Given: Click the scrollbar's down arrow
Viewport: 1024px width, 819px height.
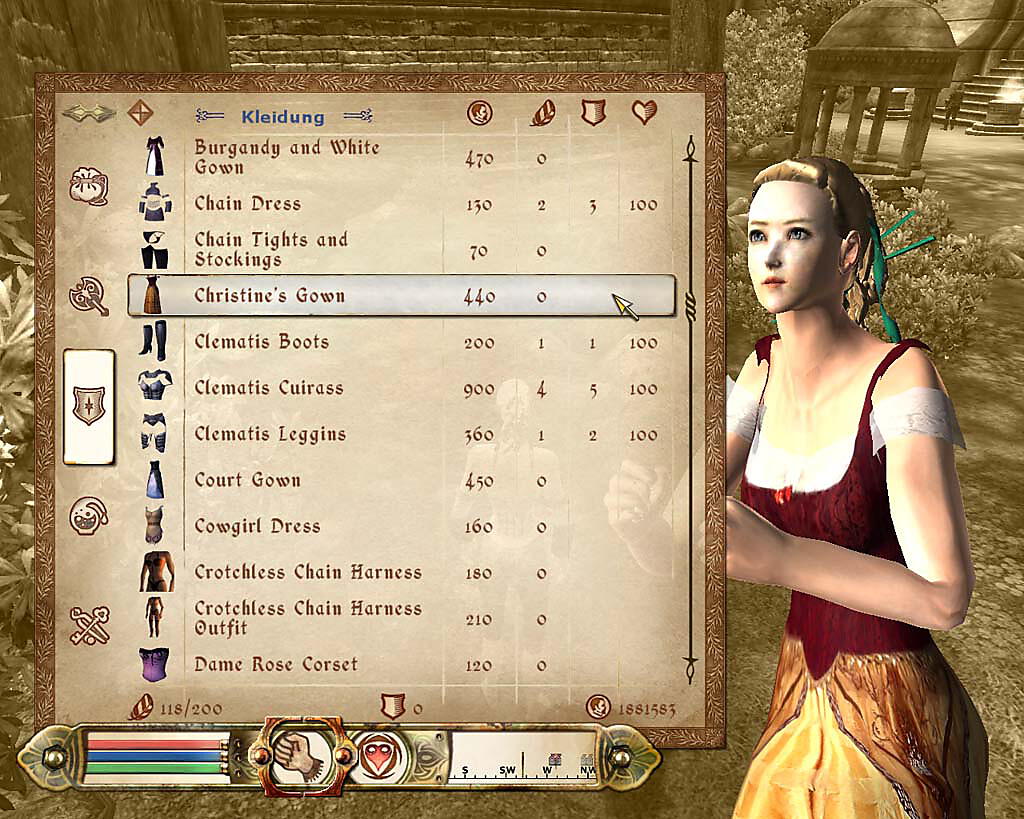Looking at the screenshot, I should [x=689, y=664].
